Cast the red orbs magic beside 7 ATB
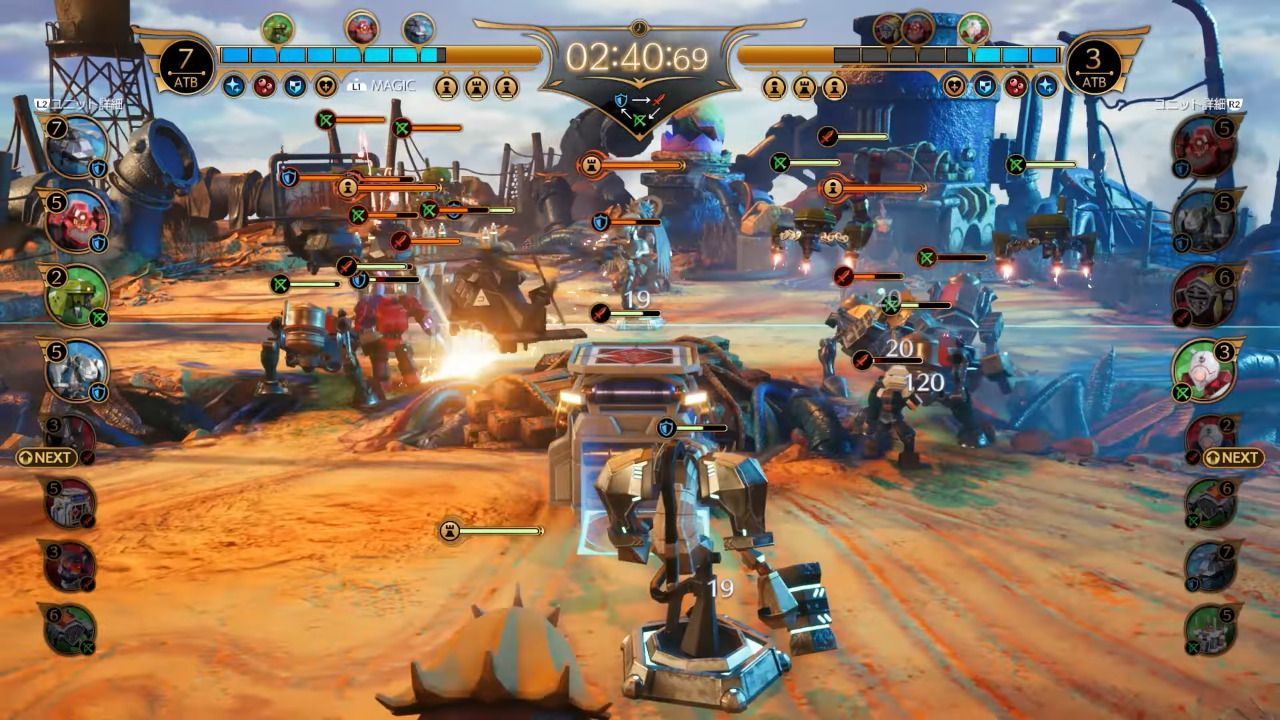The image size is (1280, 720). tap(264, 86)
